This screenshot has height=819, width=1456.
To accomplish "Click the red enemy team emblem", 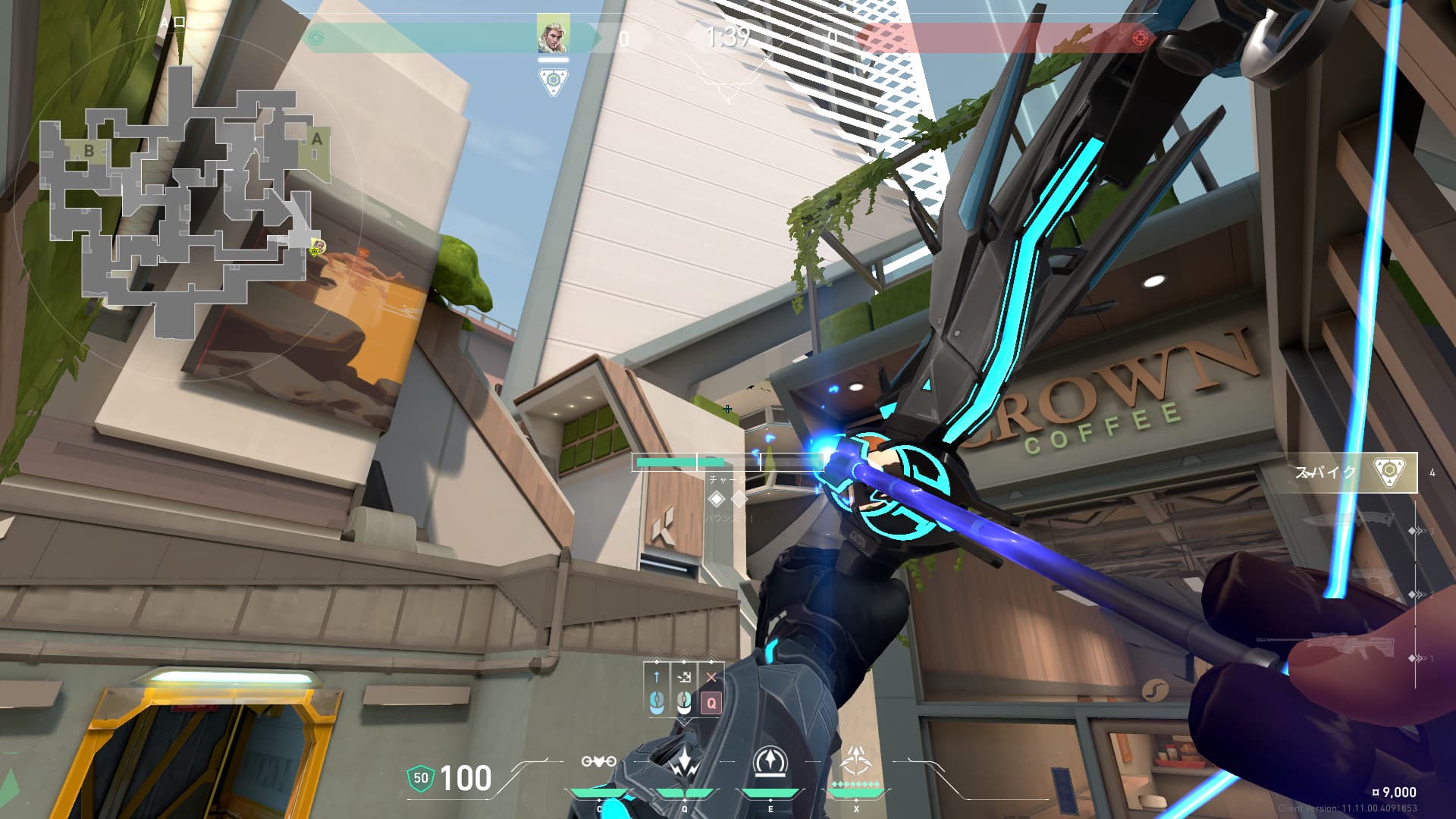I will click(x=1139, y=38).
